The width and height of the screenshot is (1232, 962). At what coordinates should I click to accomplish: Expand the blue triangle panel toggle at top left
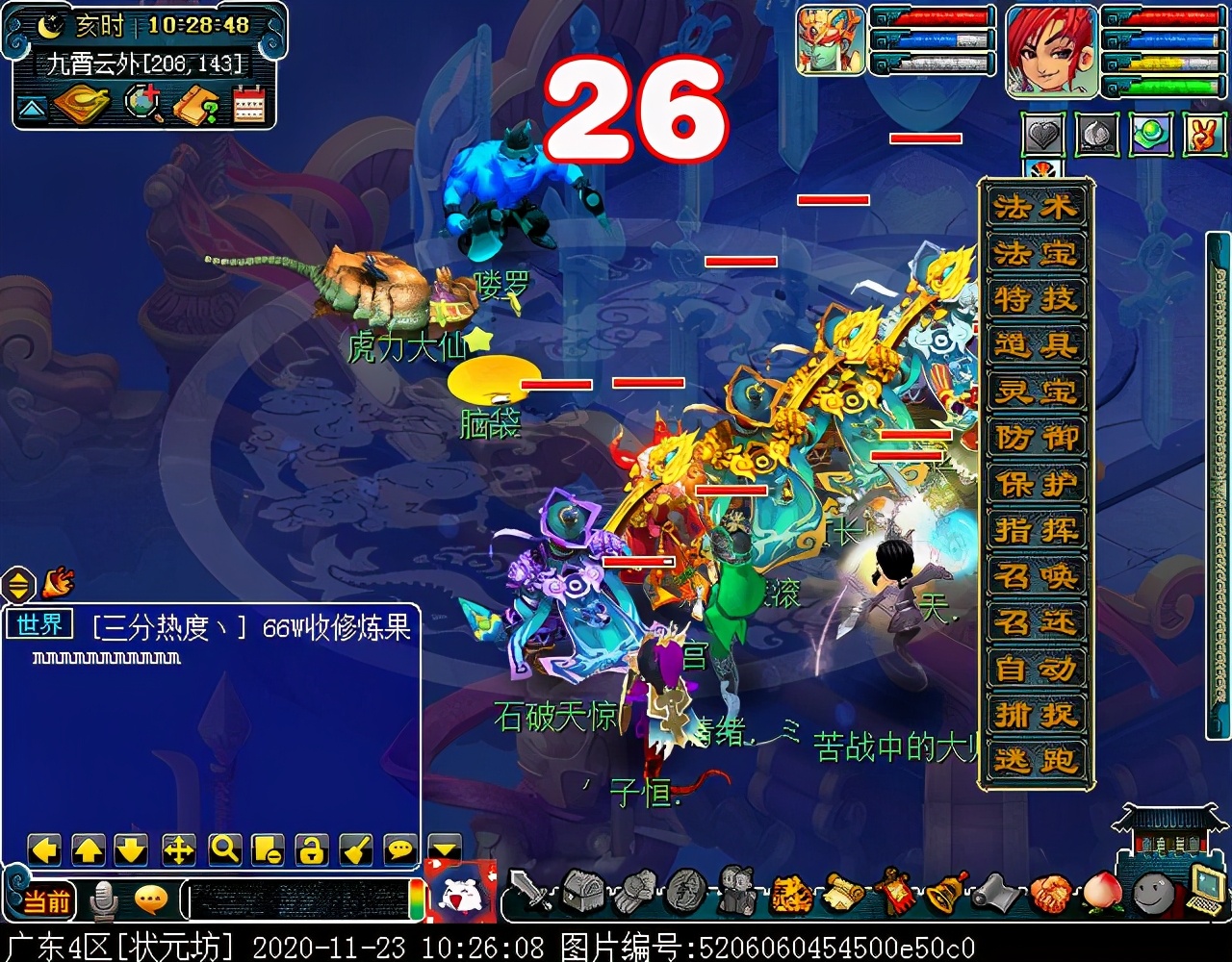(x=32, y=108)
